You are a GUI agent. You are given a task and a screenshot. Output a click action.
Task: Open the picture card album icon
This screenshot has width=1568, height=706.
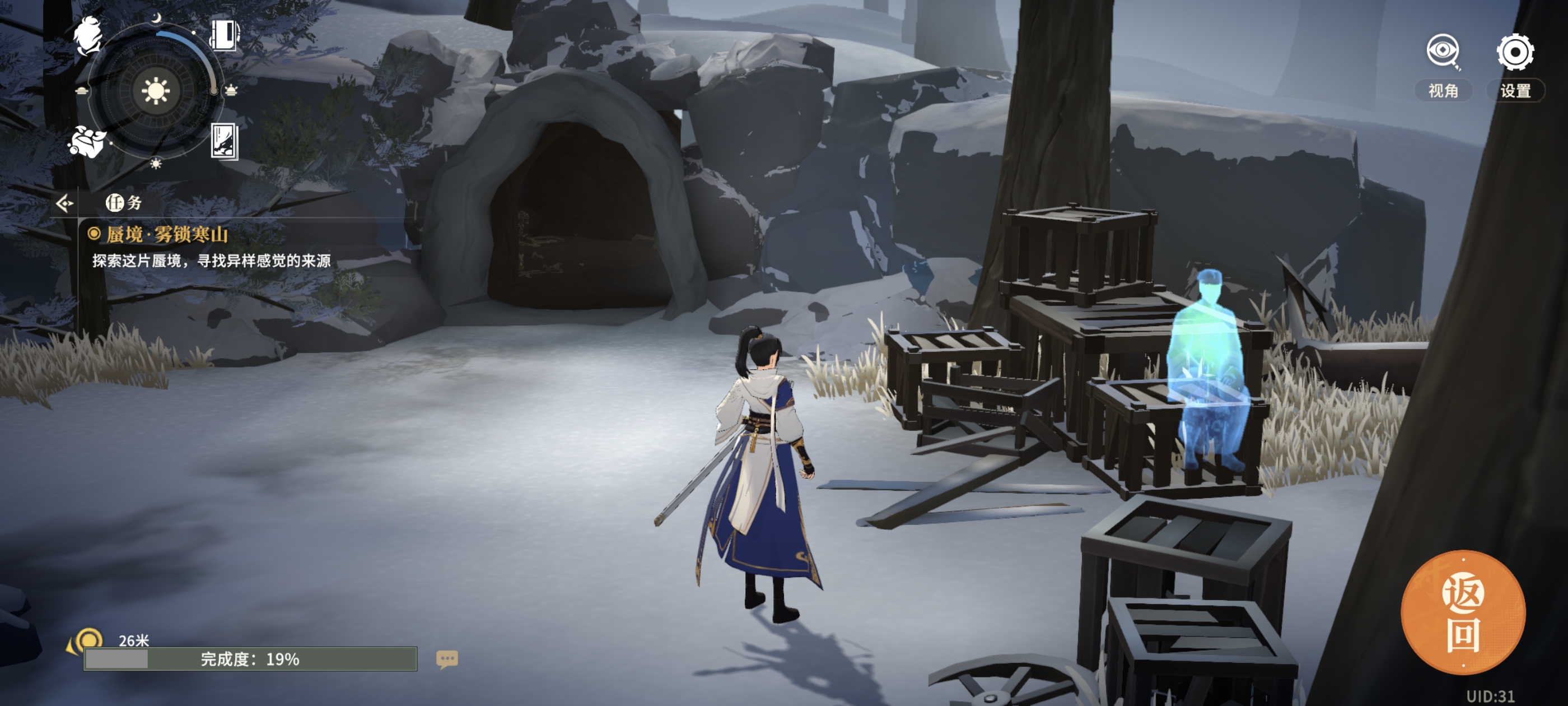[x=224, y=141]
